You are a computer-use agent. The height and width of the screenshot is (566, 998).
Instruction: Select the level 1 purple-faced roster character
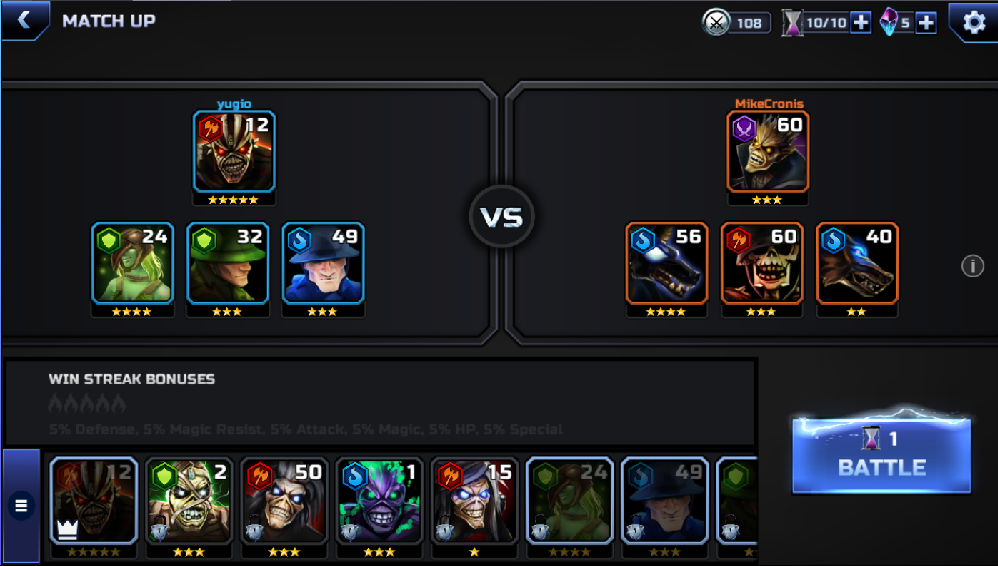click(x=380, y=501)
